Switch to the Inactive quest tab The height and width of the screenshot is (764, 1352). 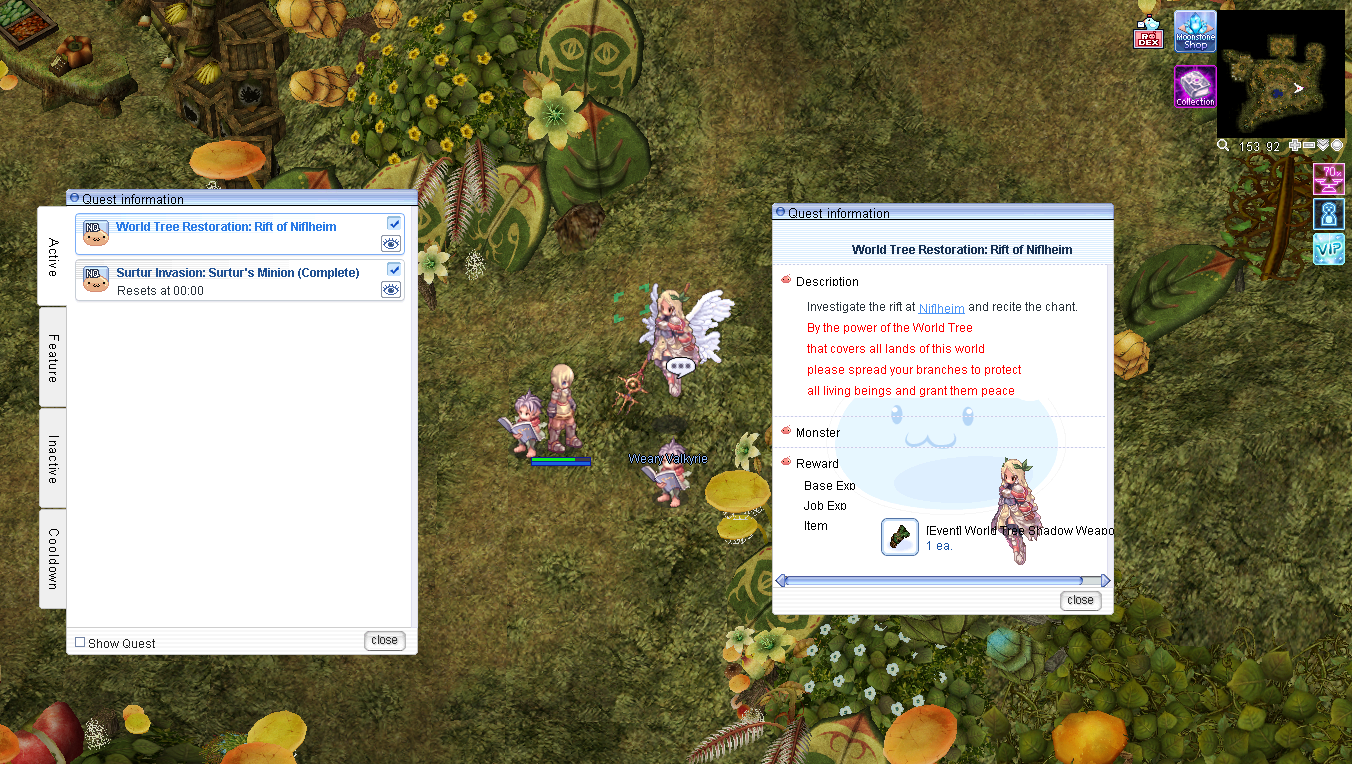pyautogui.click(x=53, y=459)
